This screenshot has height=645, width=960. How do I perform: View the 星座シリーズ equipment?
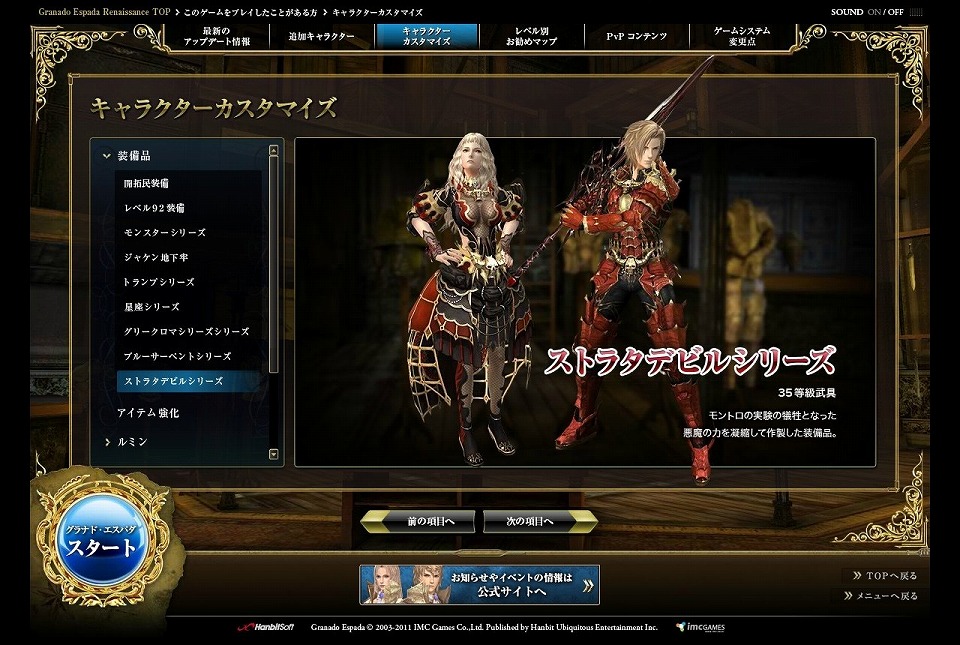point(152,307)
